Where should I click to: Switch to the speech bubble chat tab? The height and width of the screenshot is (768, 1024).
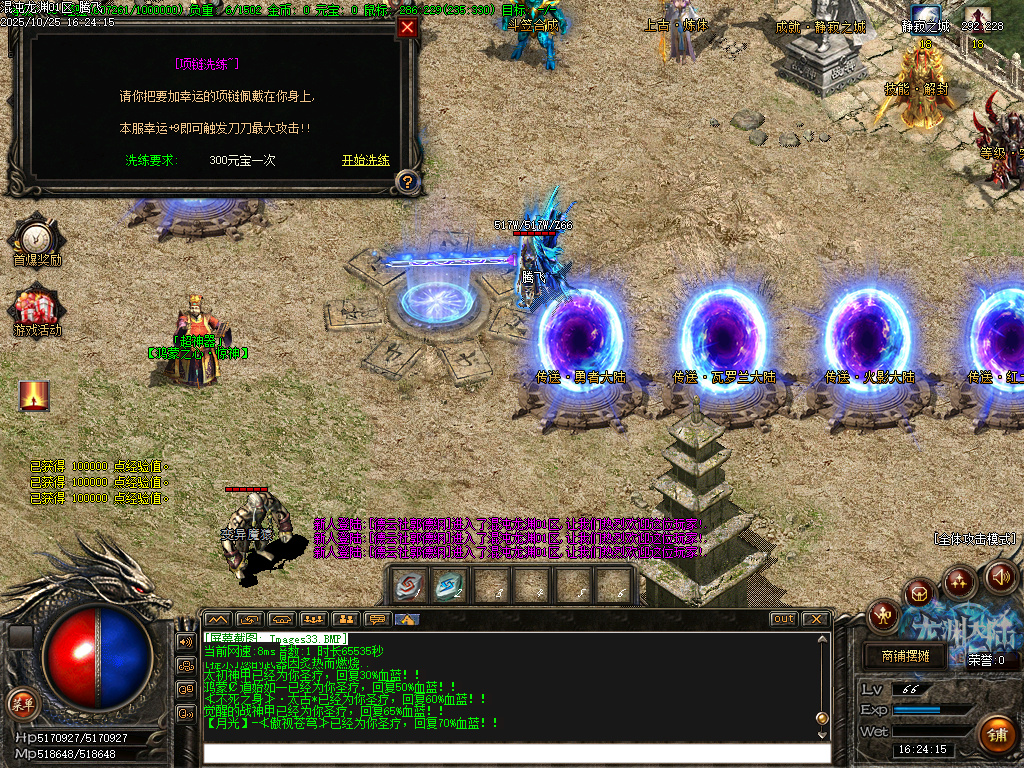pos(376,619)
